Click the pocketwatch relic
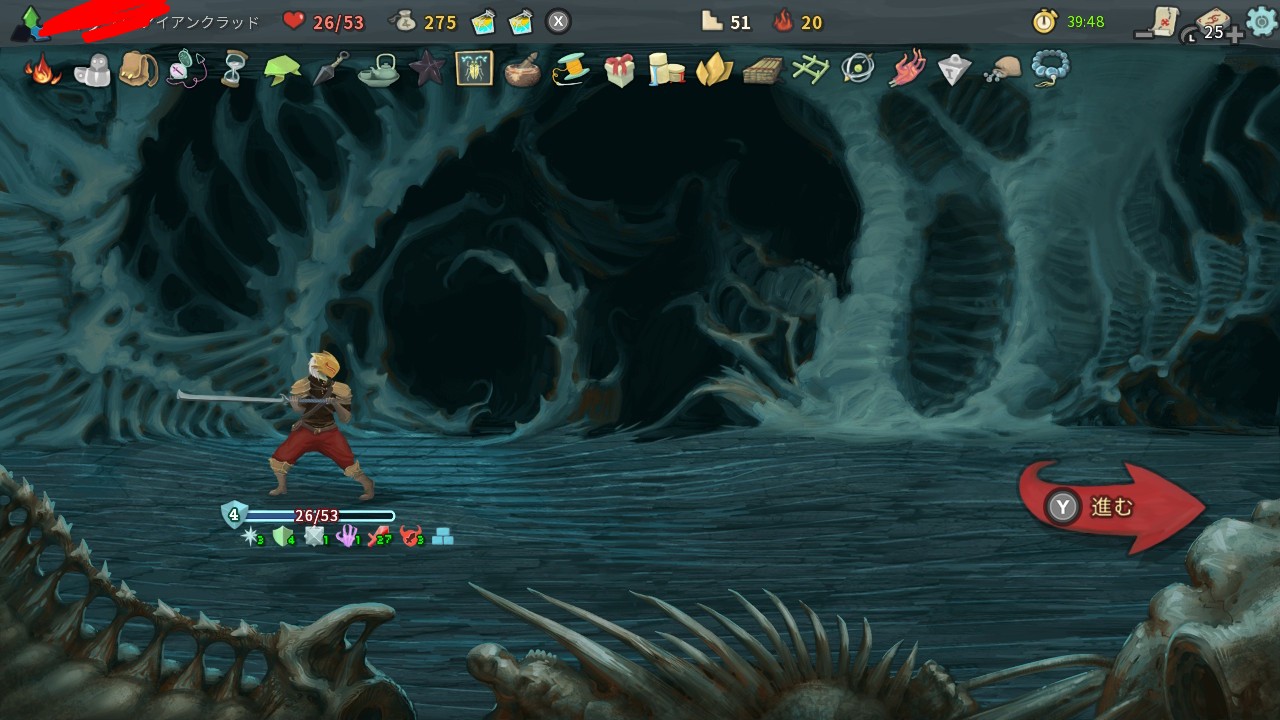The image size is (1280, 720). [x=185, y=70]
